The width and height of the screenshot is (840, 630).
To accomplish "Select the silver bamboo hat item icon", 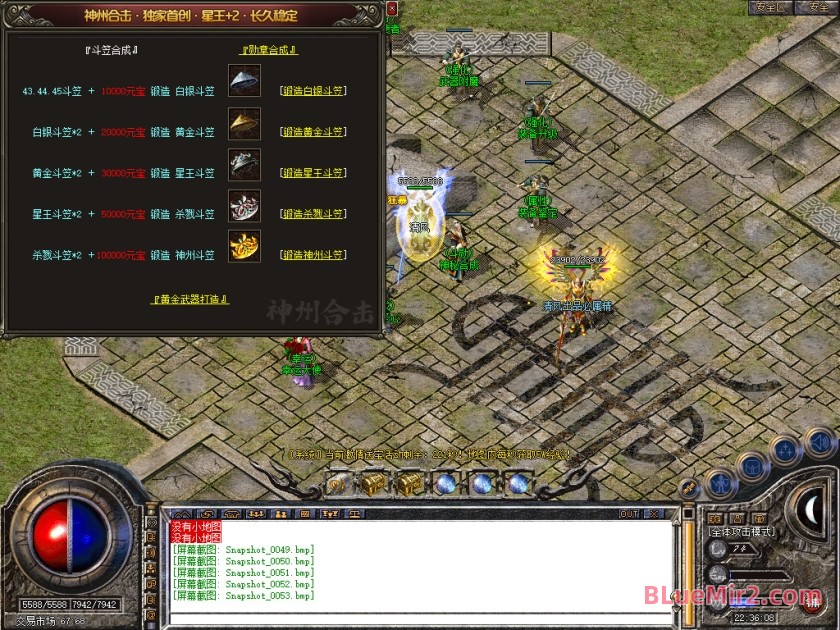I will tap(244, 82).
